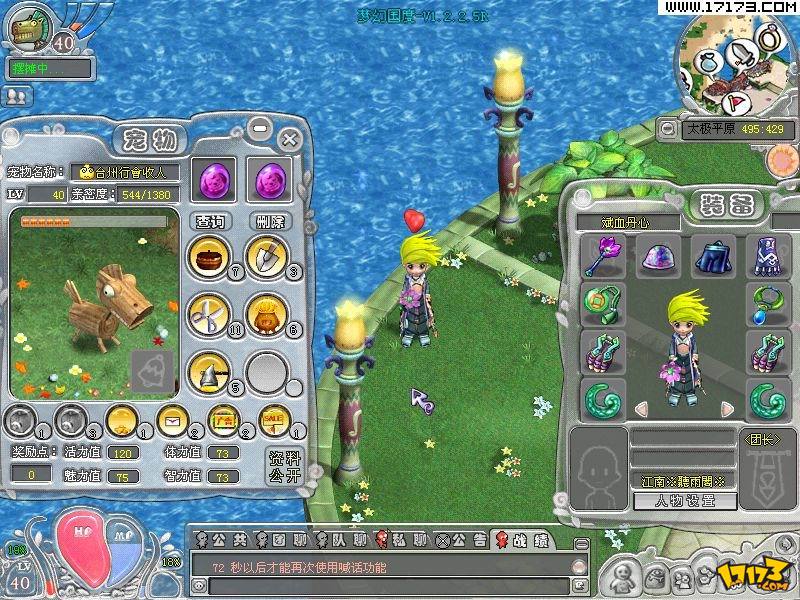Select the scissors pet item
This screenshot has width=800, height=600.
209,314
